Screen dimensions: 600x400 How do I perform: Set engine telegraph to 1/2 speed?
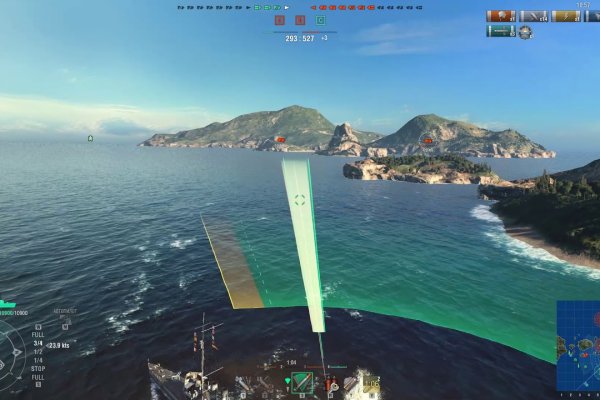(x=38, y=353)
